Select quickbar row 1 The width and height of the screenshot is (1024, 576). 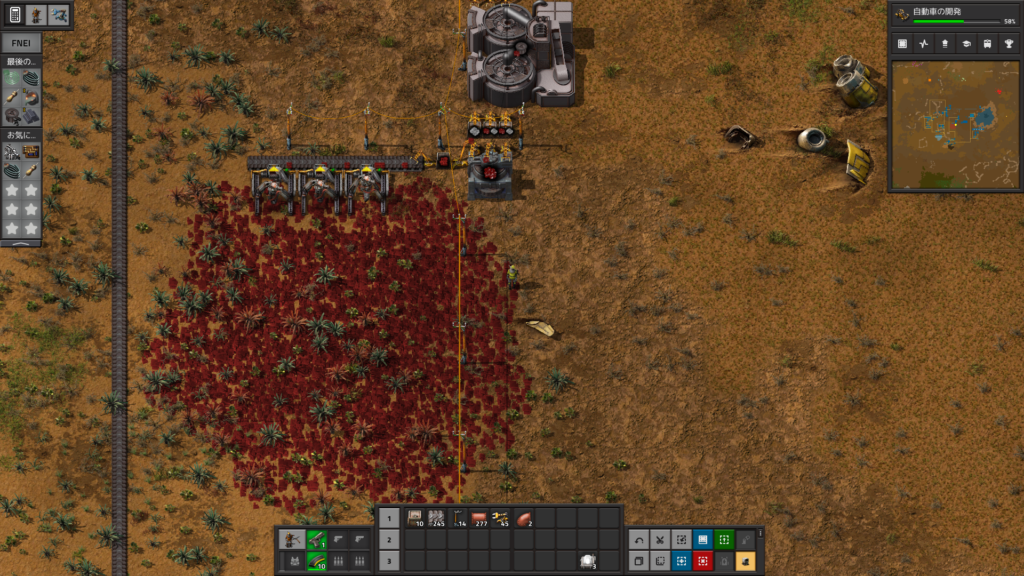(x=390, y=519)
